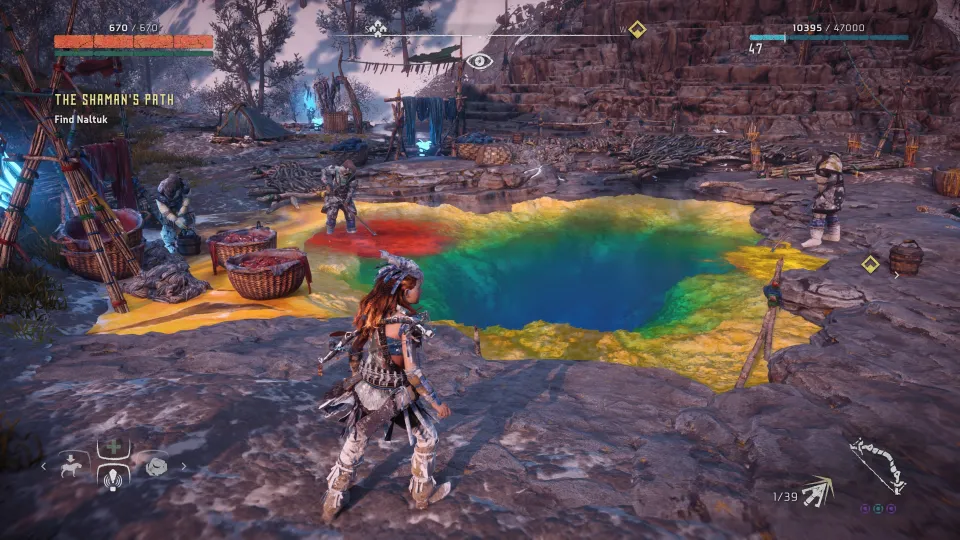Click the eye stealth visibility indicator
960x540 pixels.
pyautogui.click(x=480, y=61)
